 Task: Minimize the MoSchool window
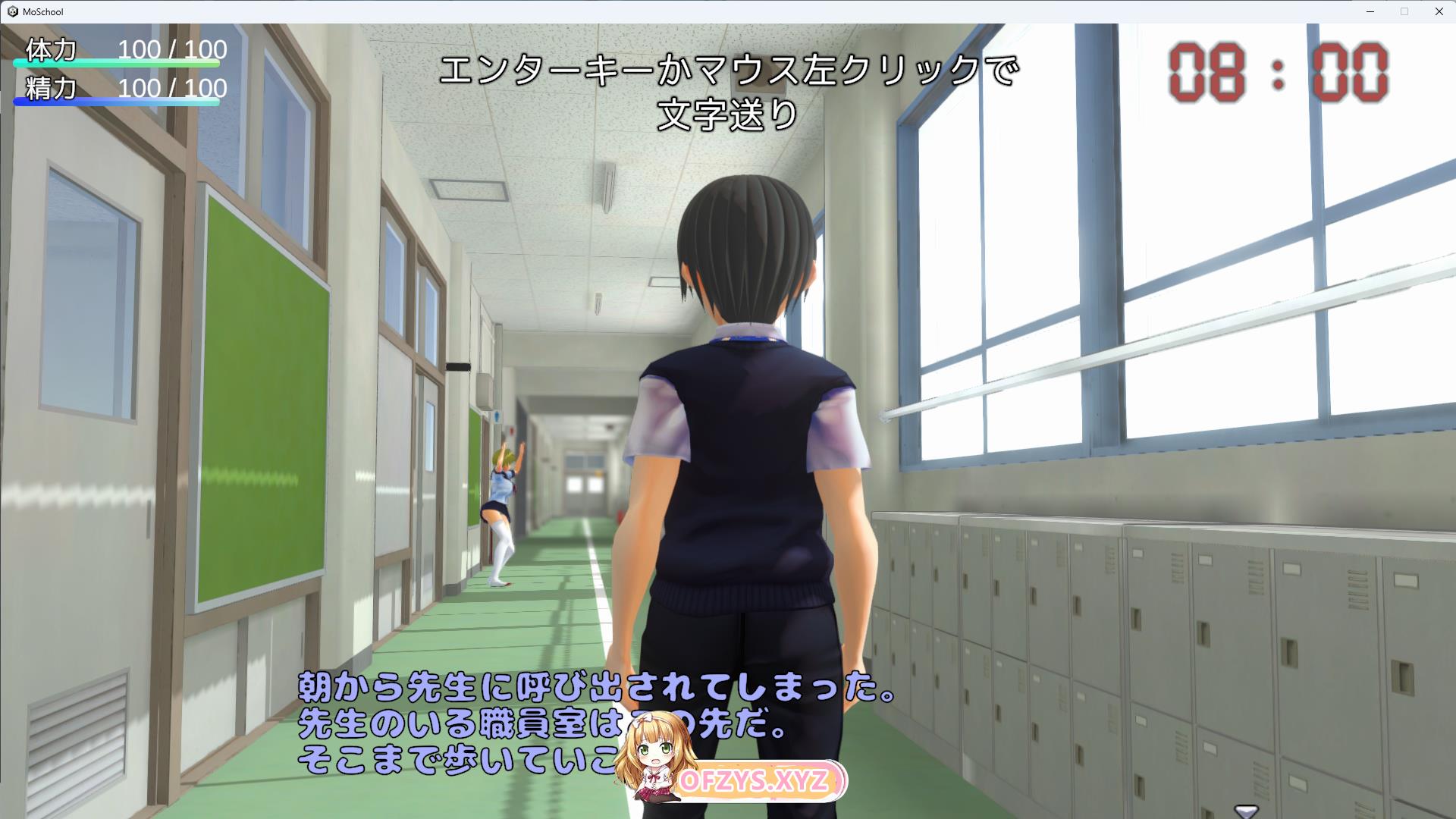click(1370, 11)
